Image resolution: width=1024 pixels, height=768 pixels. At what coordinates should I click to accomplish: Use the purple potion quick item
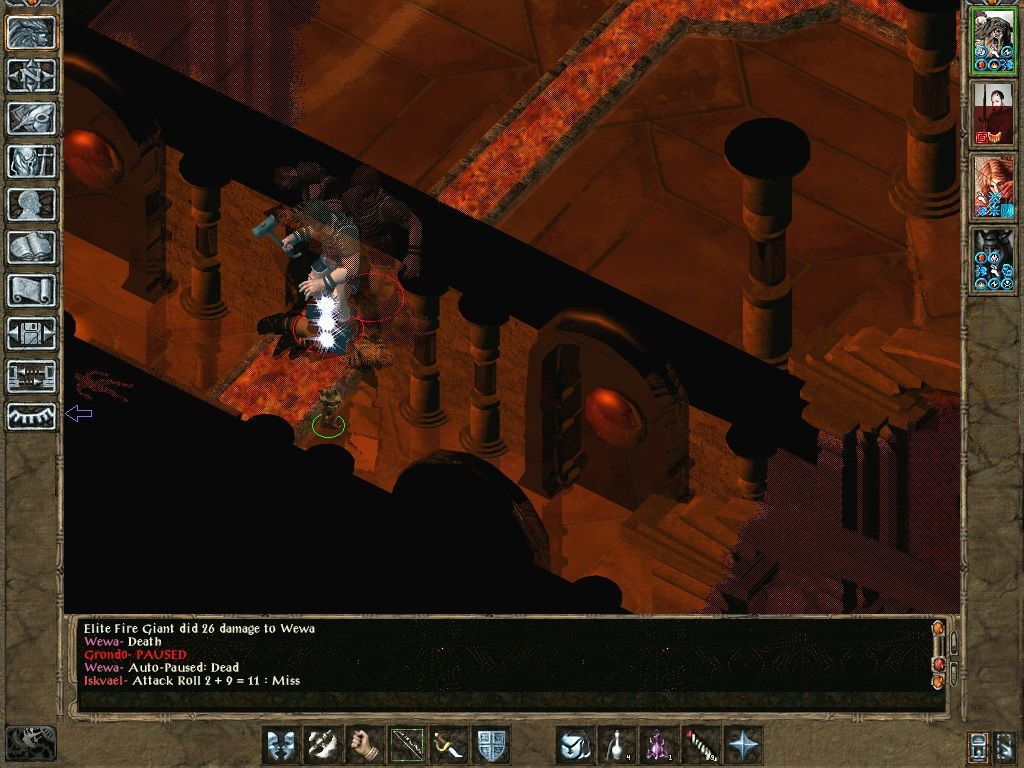(x=659, y=745)
